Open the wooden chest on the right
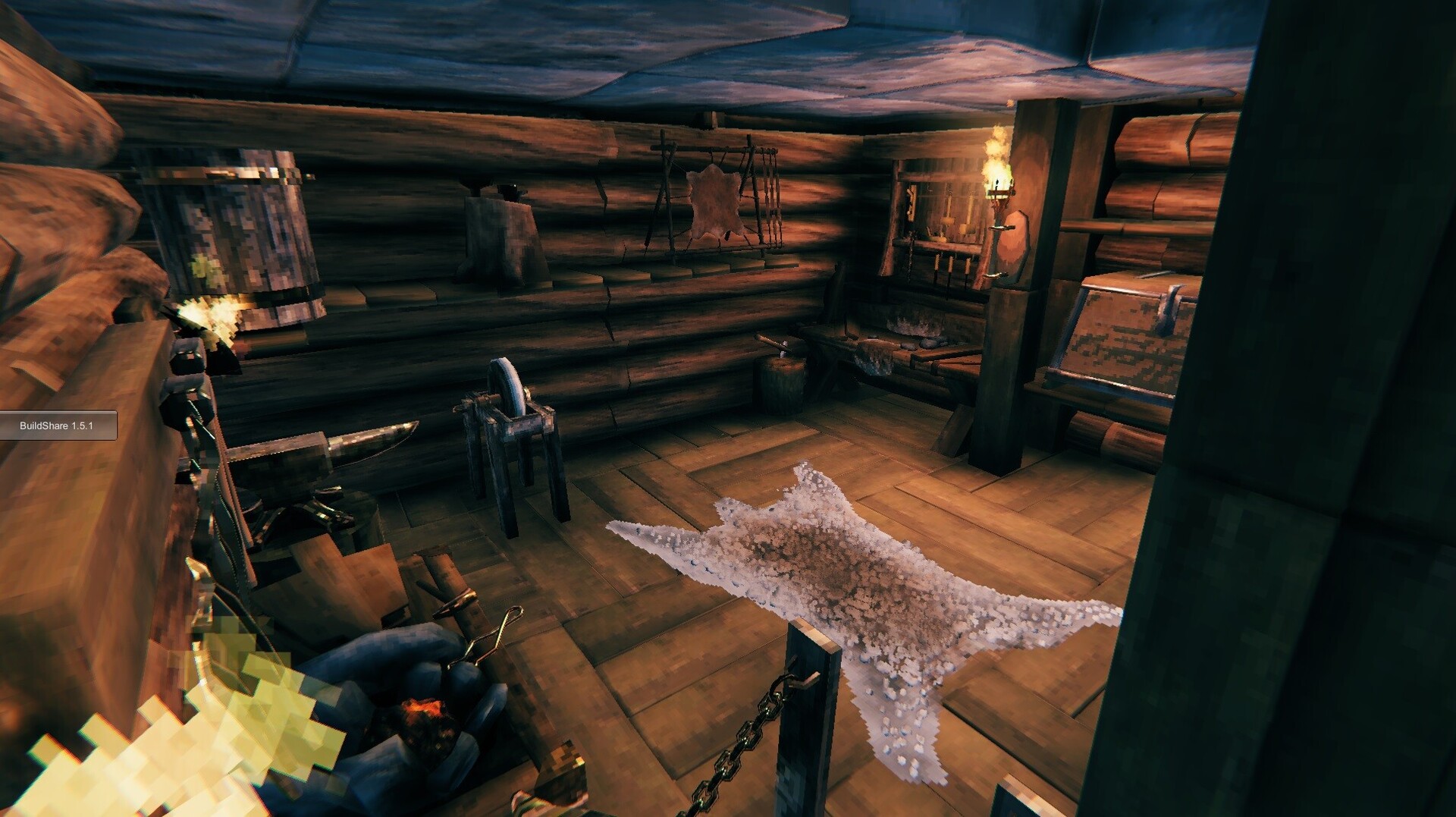The width and height of the screenshot is (1456, 817). coord(1122,334)
